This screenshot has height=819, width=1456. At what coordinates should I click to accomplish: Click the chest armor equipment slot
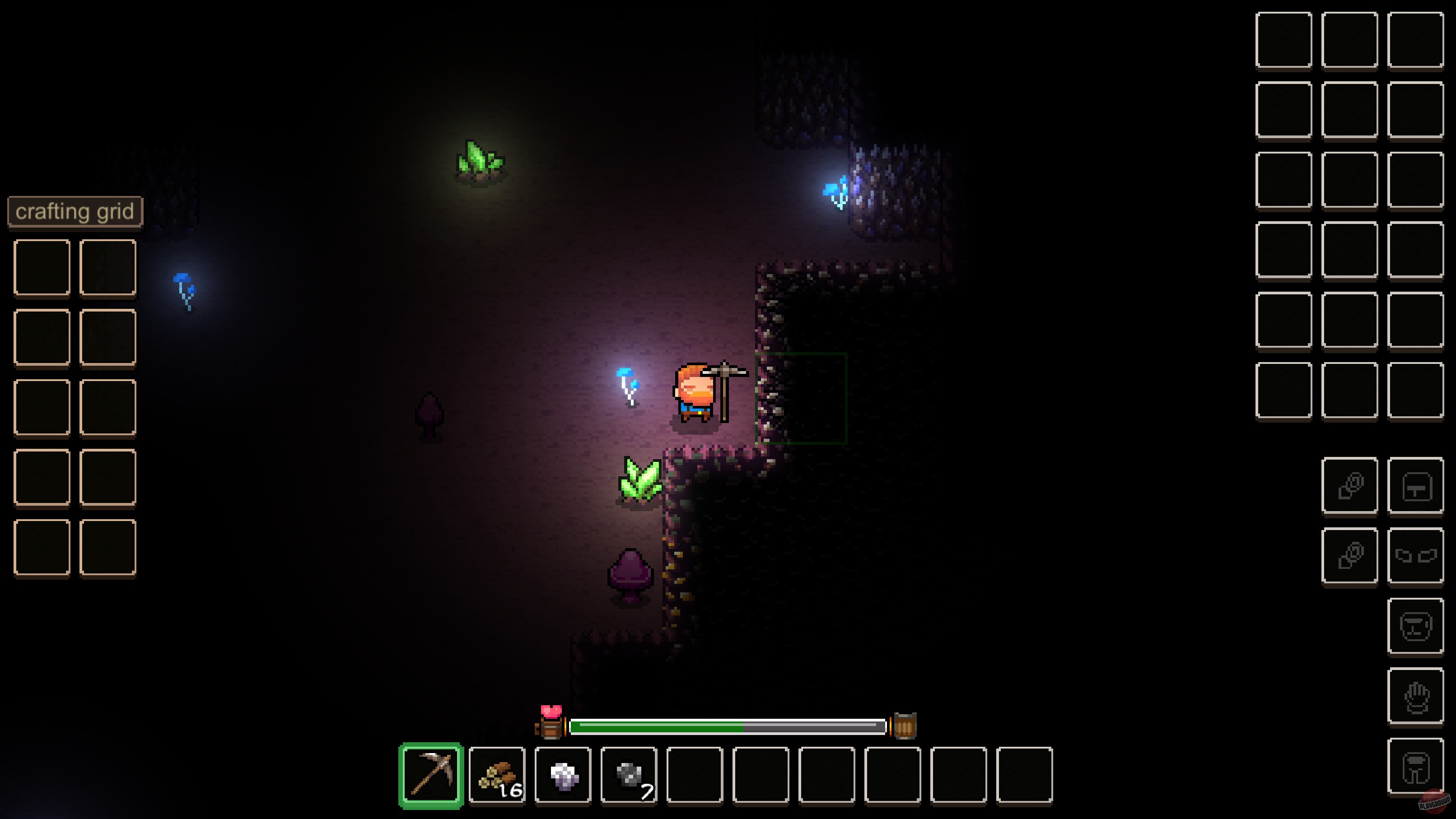coord(1416,486)
